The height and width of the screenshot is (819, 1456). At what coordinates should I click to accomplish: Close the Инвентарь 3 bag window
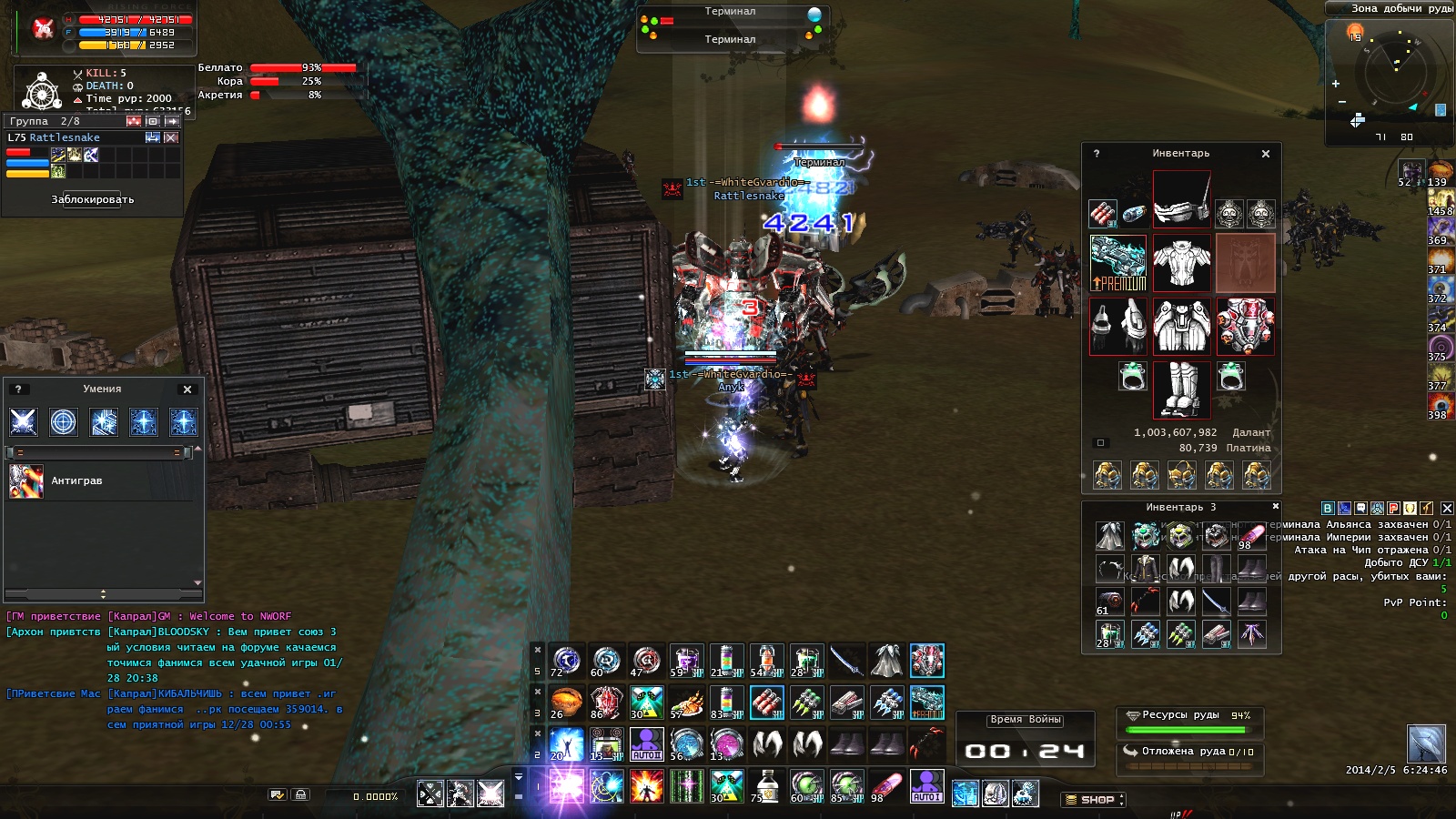click(x=1275, y=507)
